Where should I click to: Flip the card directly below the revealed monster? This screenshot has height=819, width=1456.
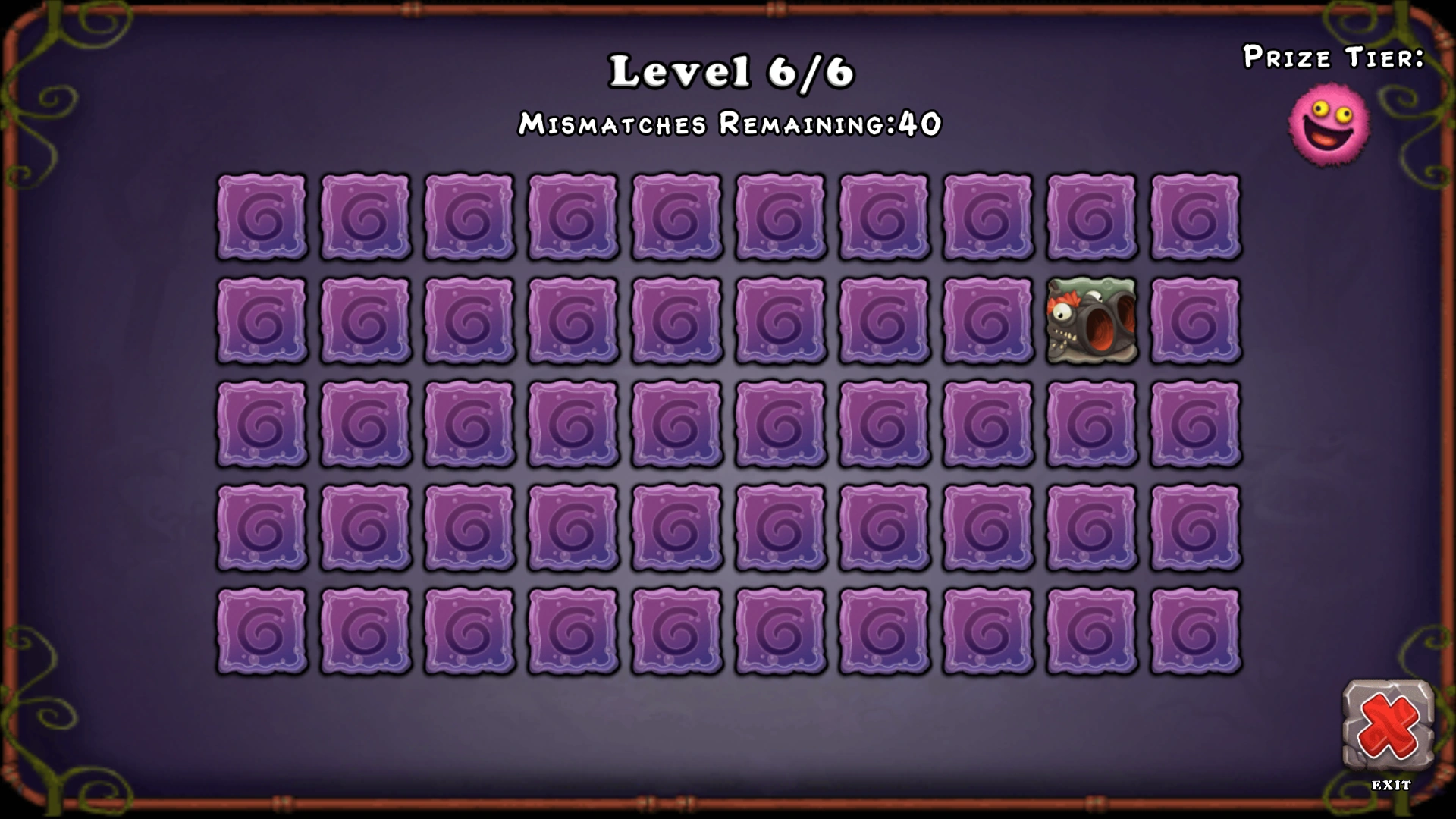[1090, 424]
